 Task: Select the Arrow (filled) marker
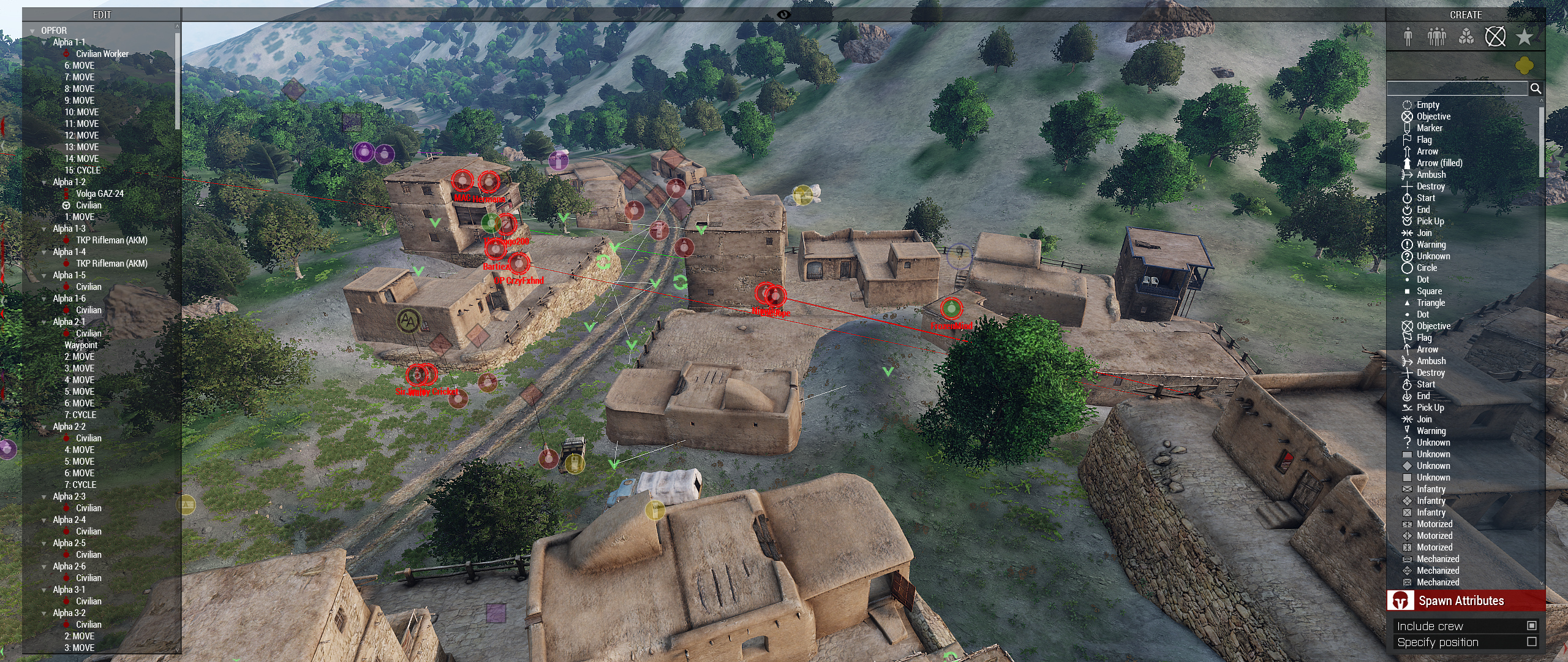pos(1439,163)
